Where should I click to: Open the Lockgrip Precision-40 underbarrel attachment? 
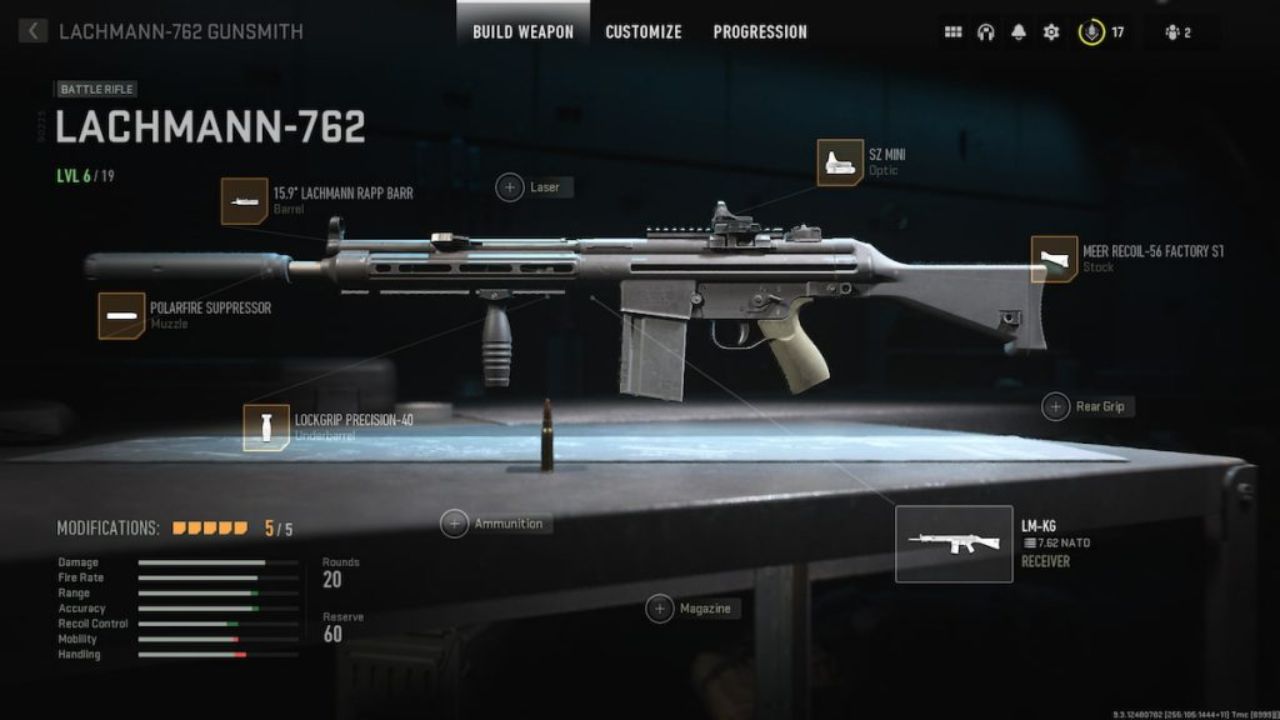pyautogui.click(x=266, y=427)
